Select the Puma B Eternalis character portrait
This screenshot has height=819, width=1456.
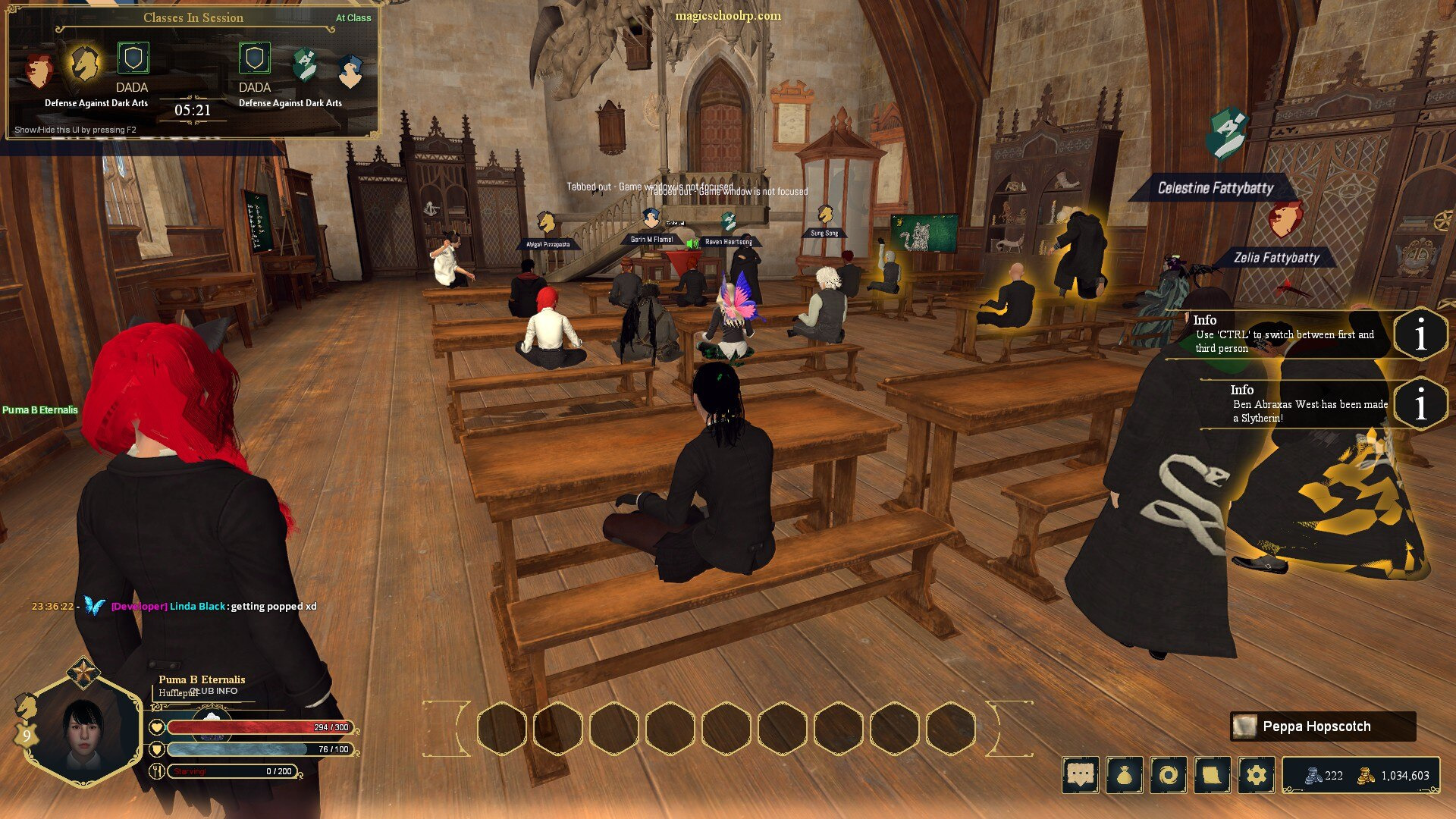83,732
